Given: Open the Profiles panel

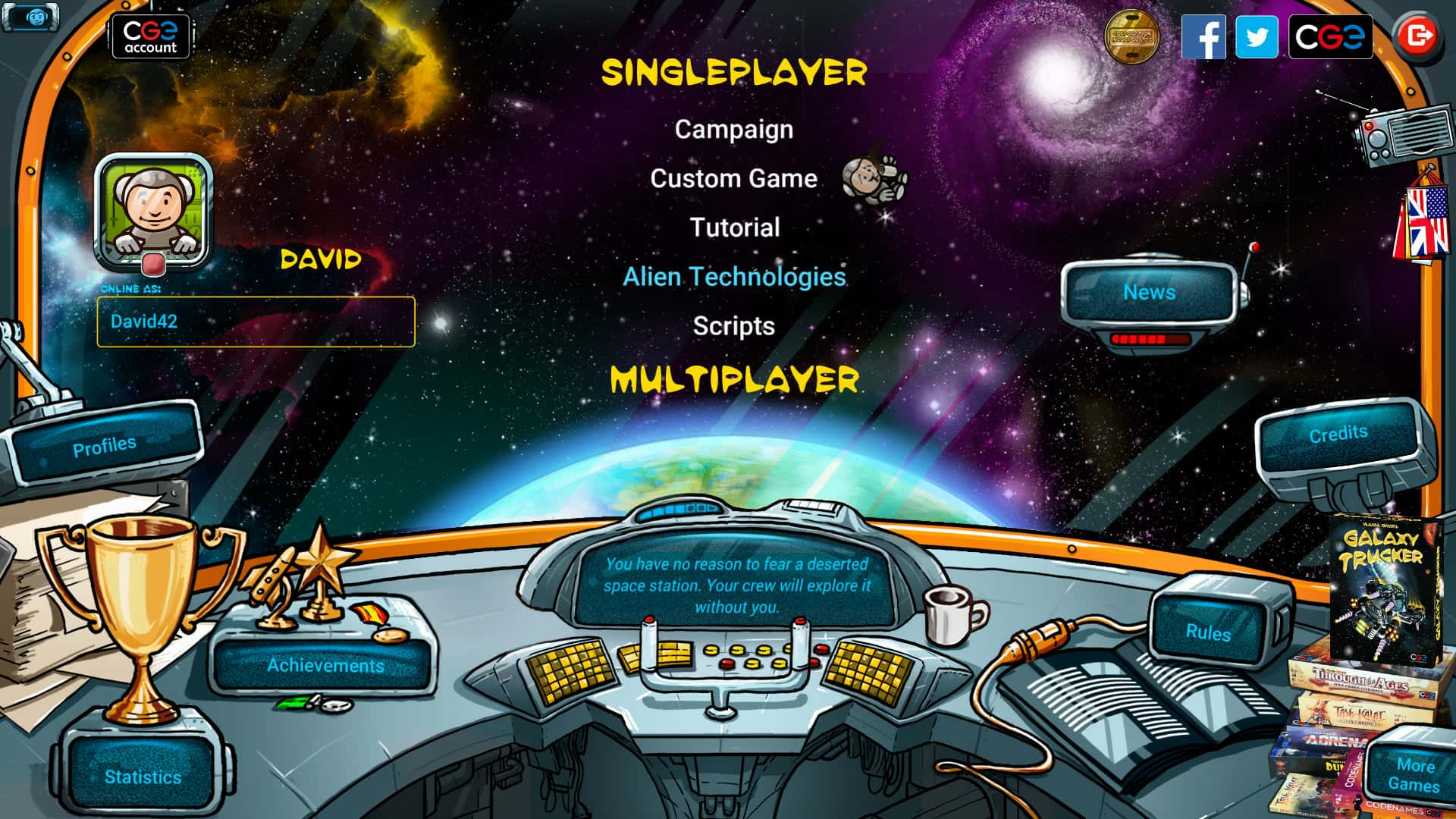Looking at the screenshot, I should click(104, 446).
